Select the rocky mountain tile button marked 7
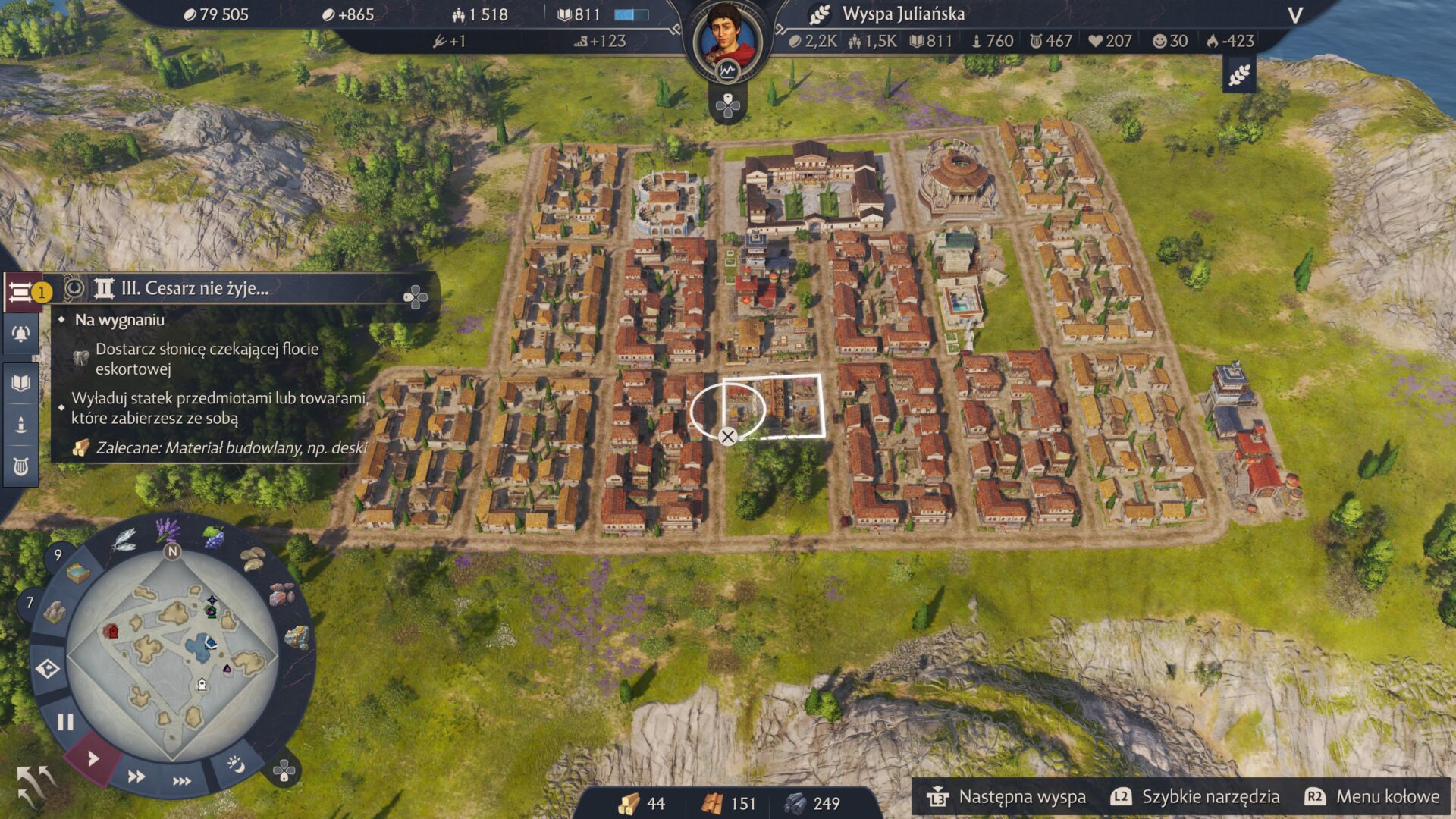This screenshot has height=819, width=1456. (53, 611)
